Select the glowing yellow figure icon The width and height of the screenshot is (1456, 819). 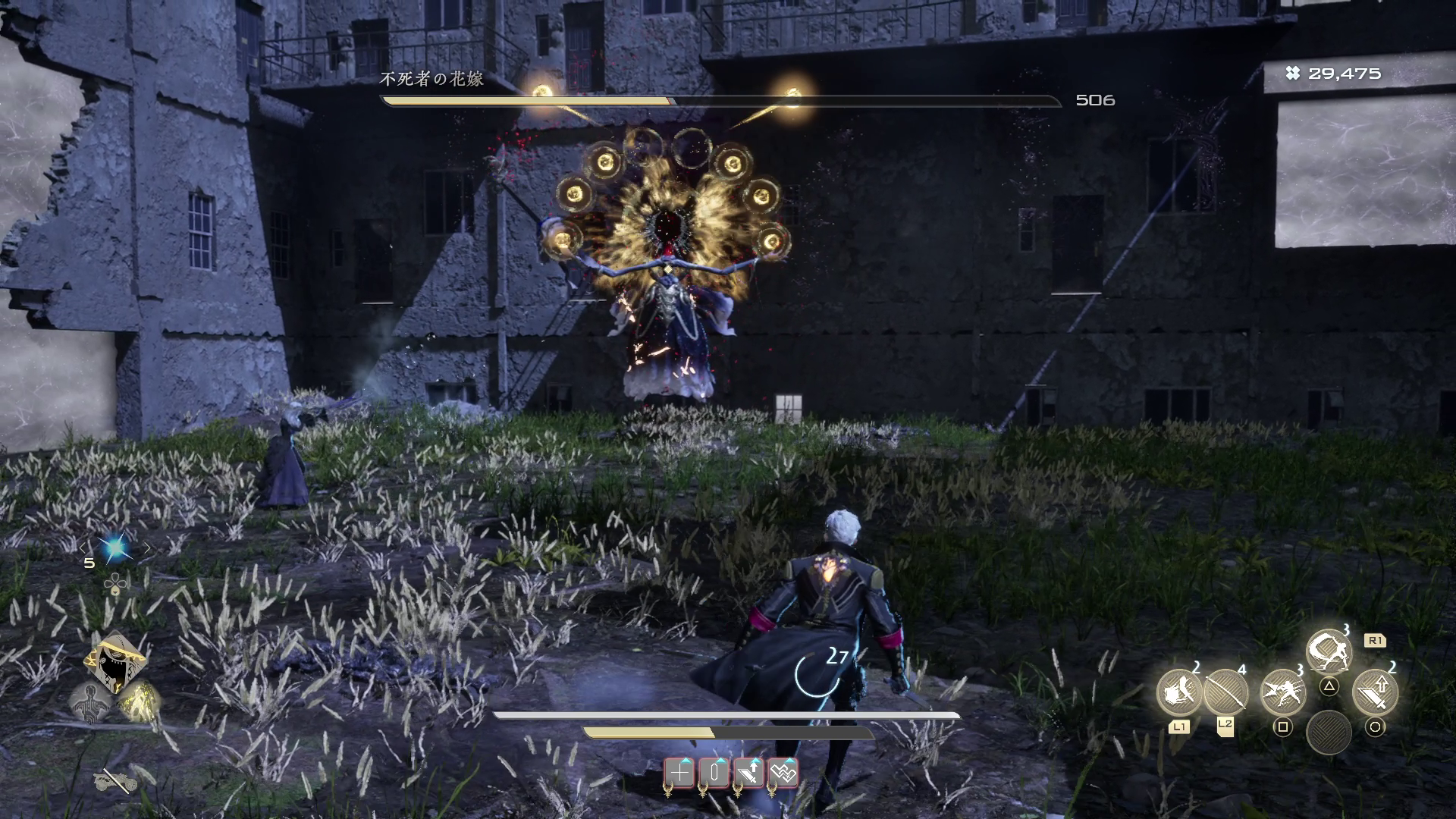pos(140,701)
